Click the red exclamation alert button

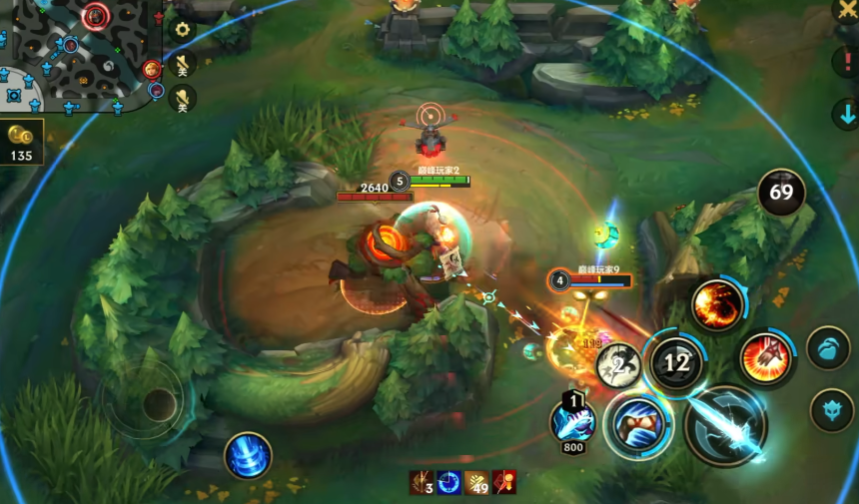coord(844,62)
